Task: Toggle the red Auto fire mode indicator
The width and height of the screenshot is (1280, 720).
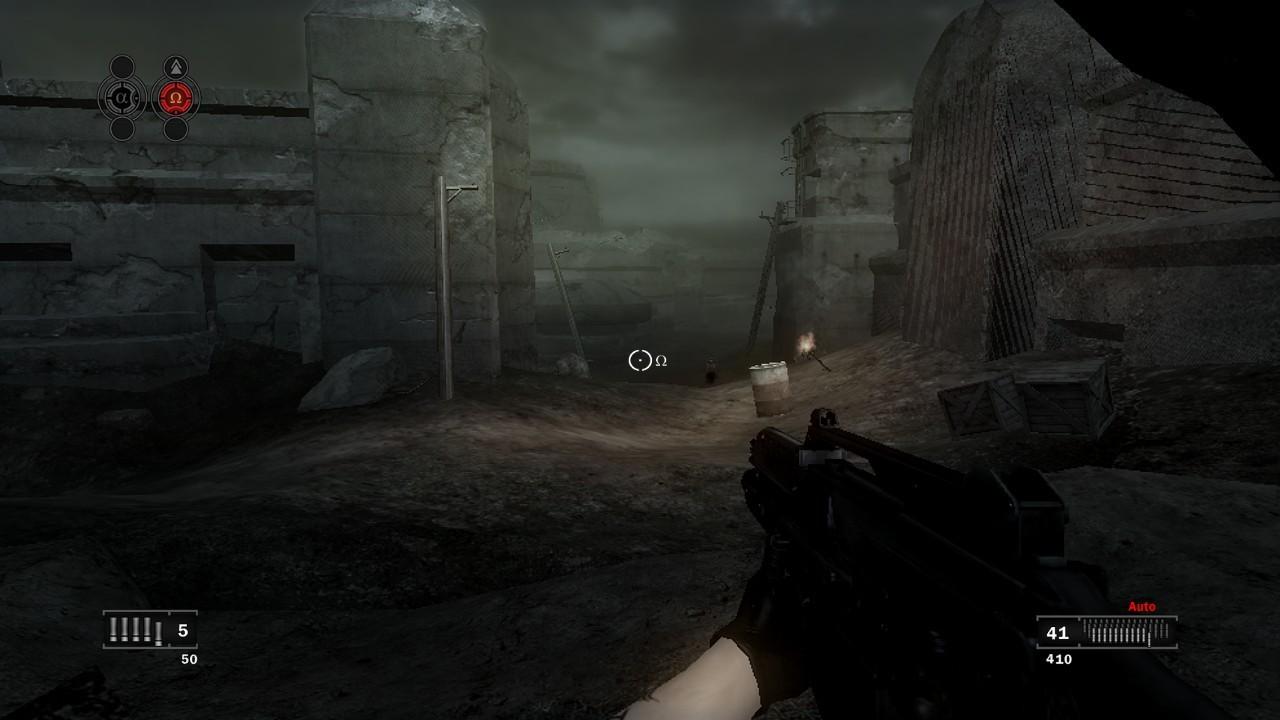Action: click(x=1140, y=605)
